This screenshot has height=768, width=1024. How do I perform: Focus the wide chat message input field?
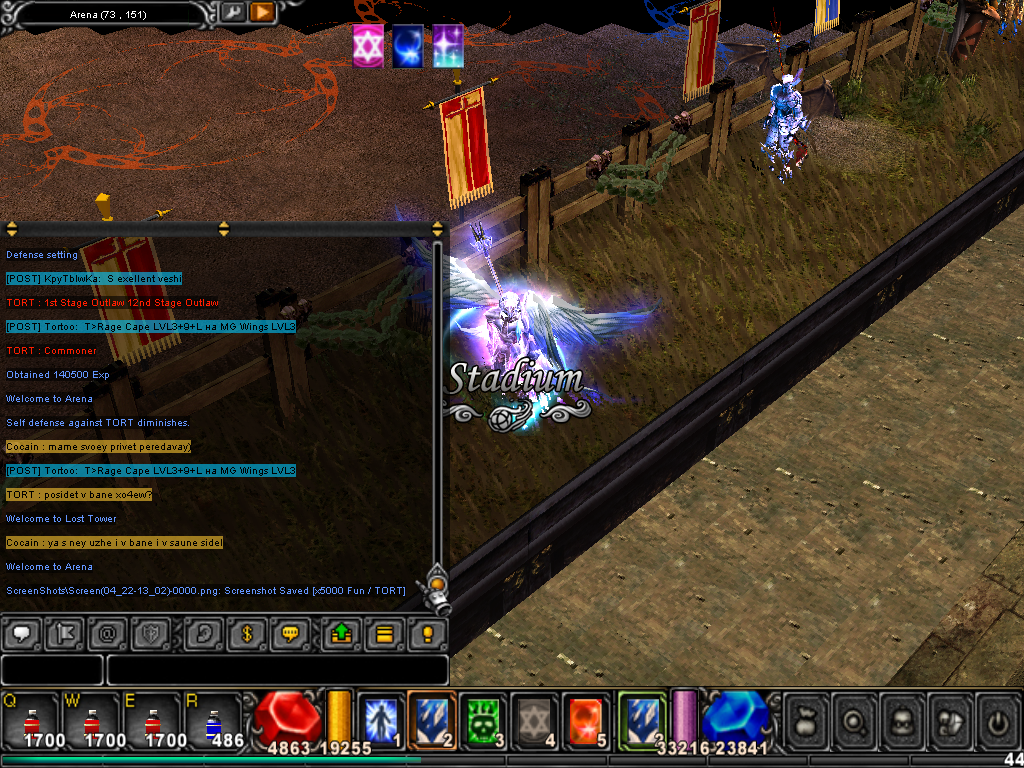(277, 670)
